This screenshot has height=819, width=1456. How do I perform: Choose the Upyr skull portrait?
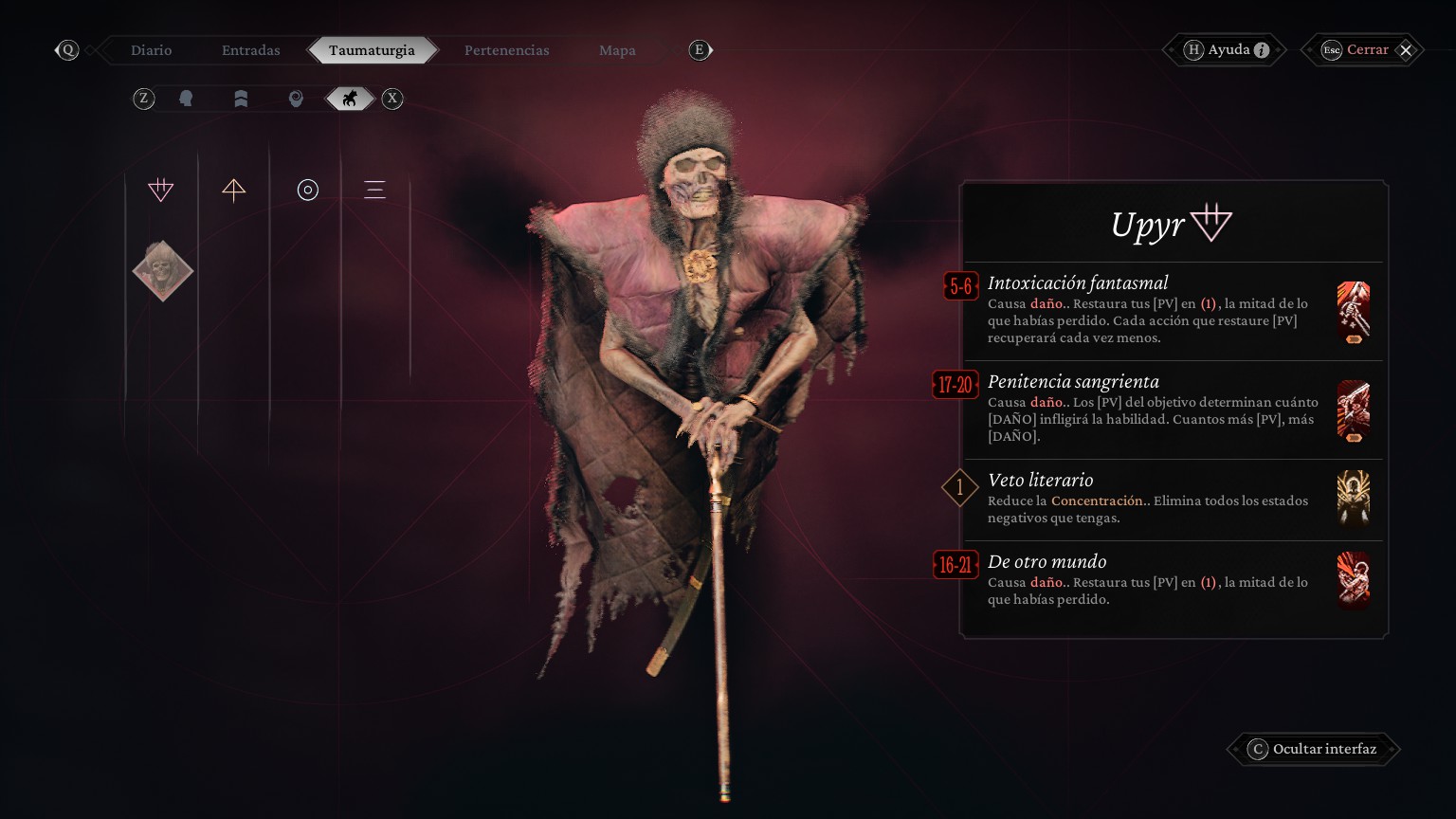[x=162, y=271]
